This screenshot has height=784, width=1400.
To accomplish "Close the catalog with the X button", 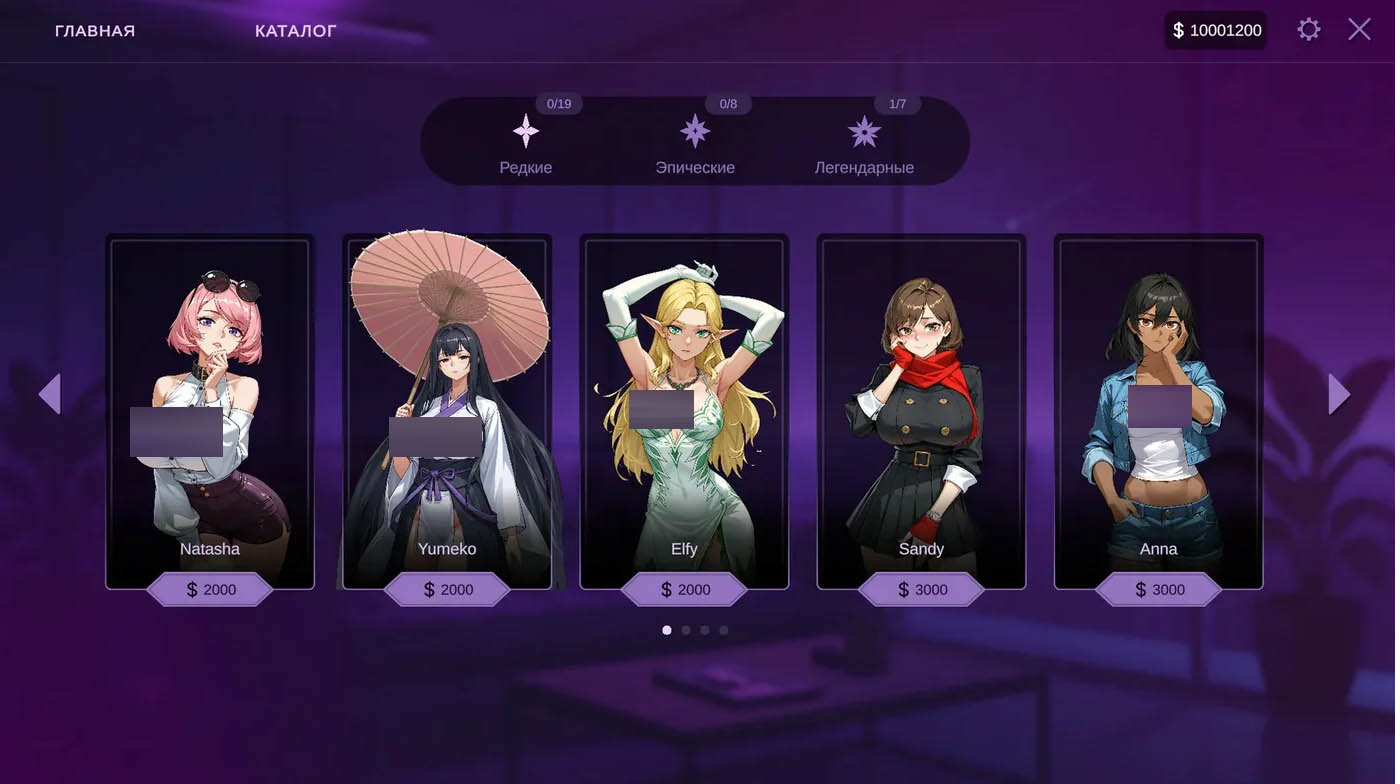I will click(x=1359, y=30).
